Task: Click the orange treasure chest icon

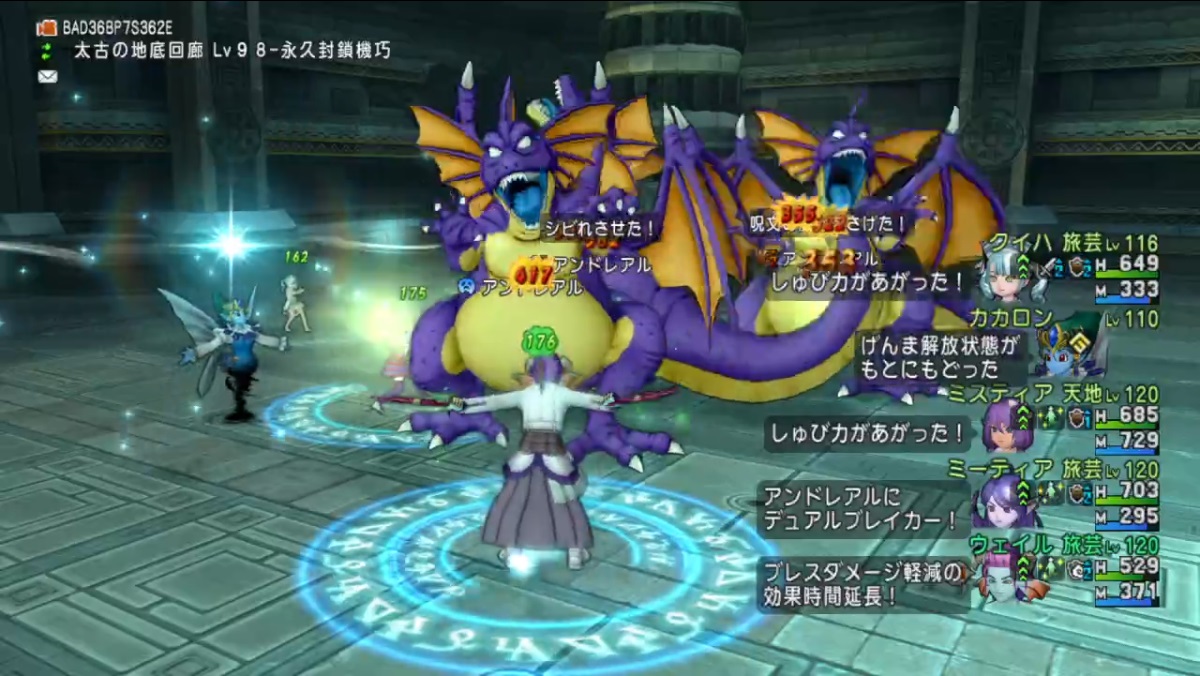Action: 46,28
